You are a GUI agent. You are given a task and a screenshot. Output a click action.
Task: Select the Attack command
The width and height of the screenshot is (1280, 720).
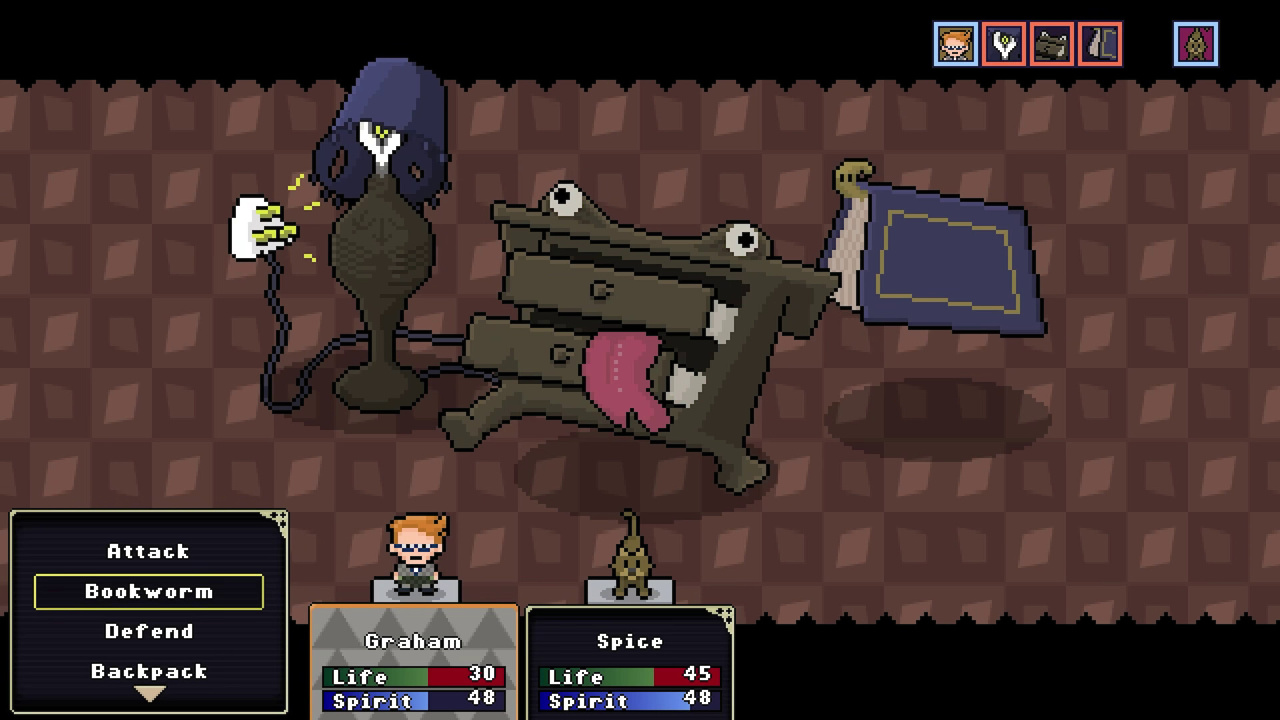tap(148, 551)
